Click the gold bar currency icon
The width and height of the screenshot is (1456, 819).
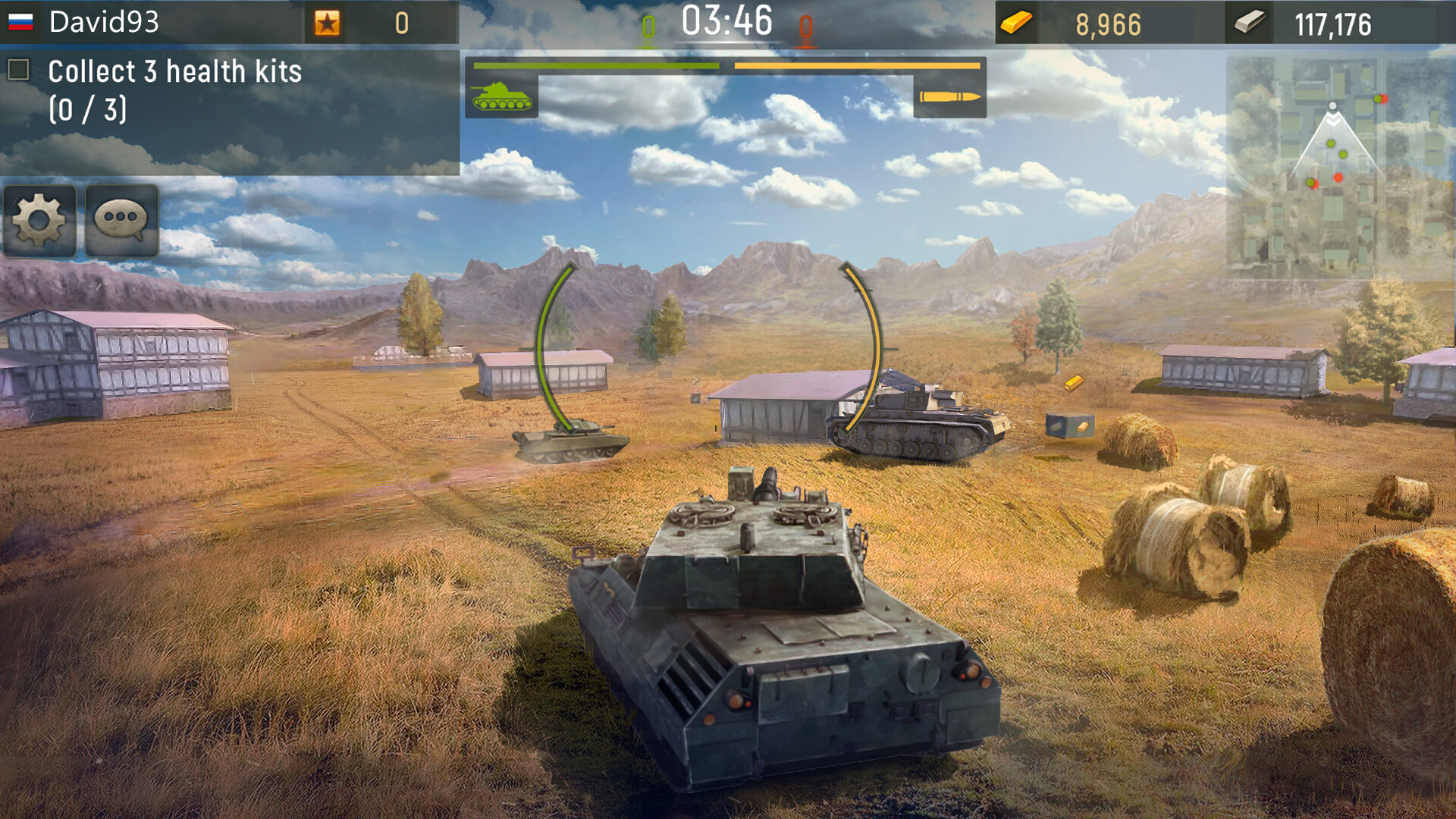[x=1014, y=23]
